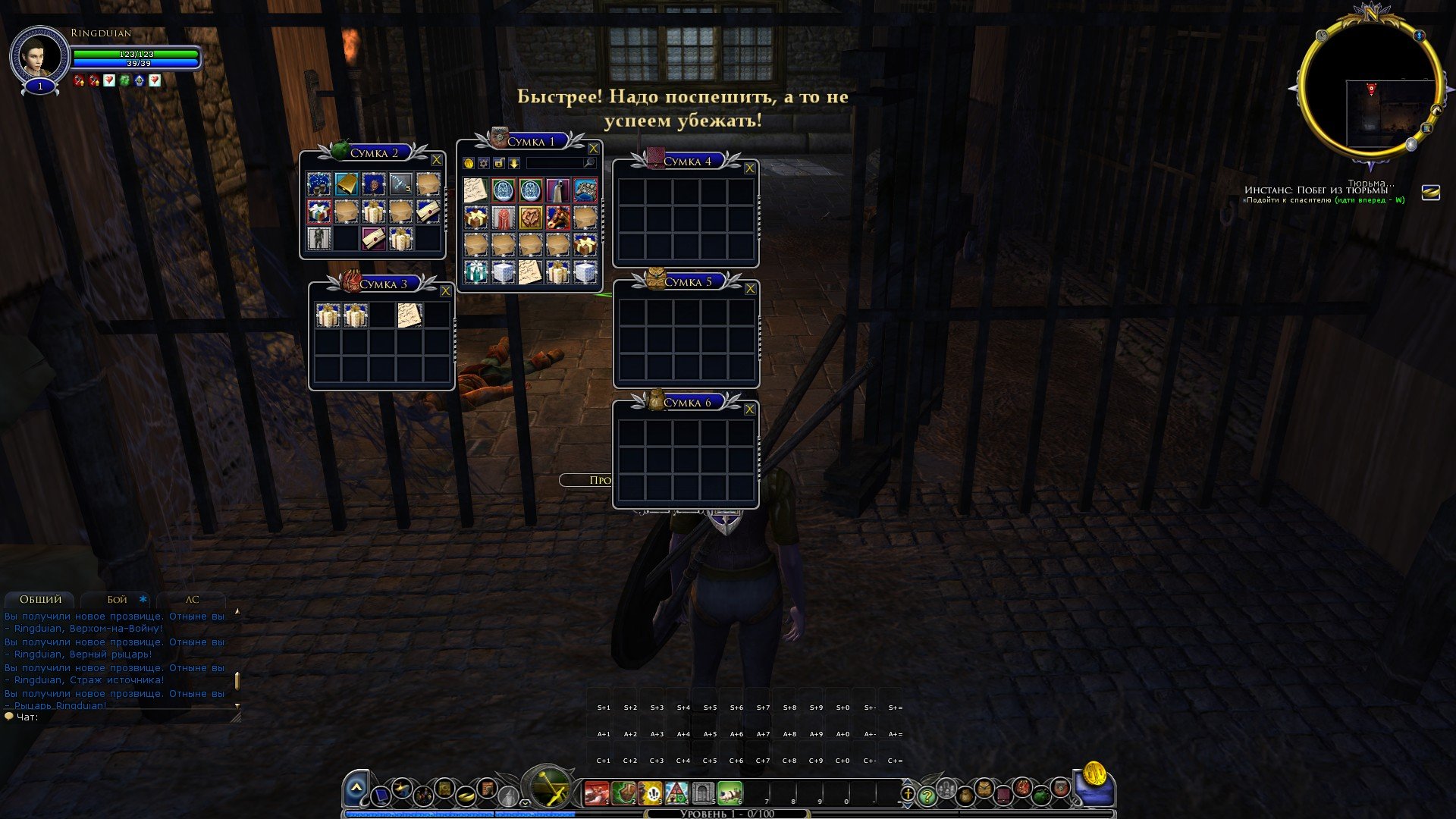Switch to the Бой chat tab
The height and width of the screenshot is (819, 1456).
[x=117, y=599]
